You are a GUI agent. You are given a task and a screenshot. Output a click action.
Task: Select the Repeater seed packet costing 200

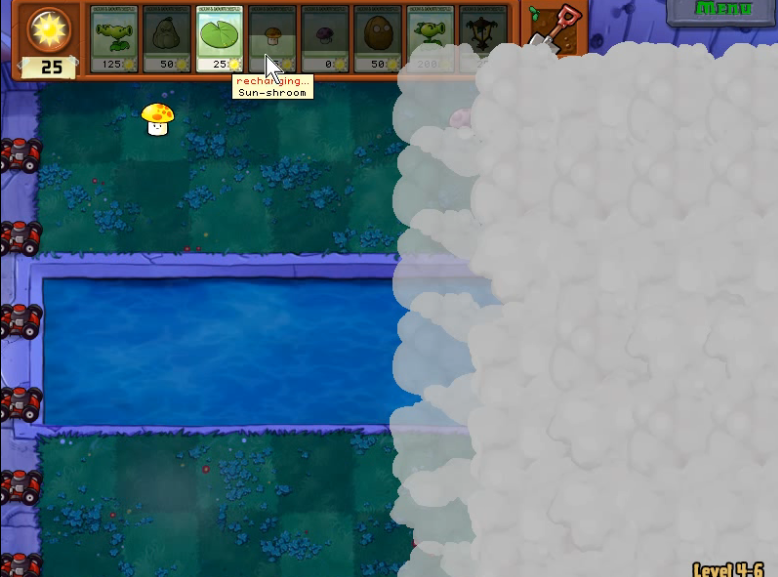click(431, 38)
